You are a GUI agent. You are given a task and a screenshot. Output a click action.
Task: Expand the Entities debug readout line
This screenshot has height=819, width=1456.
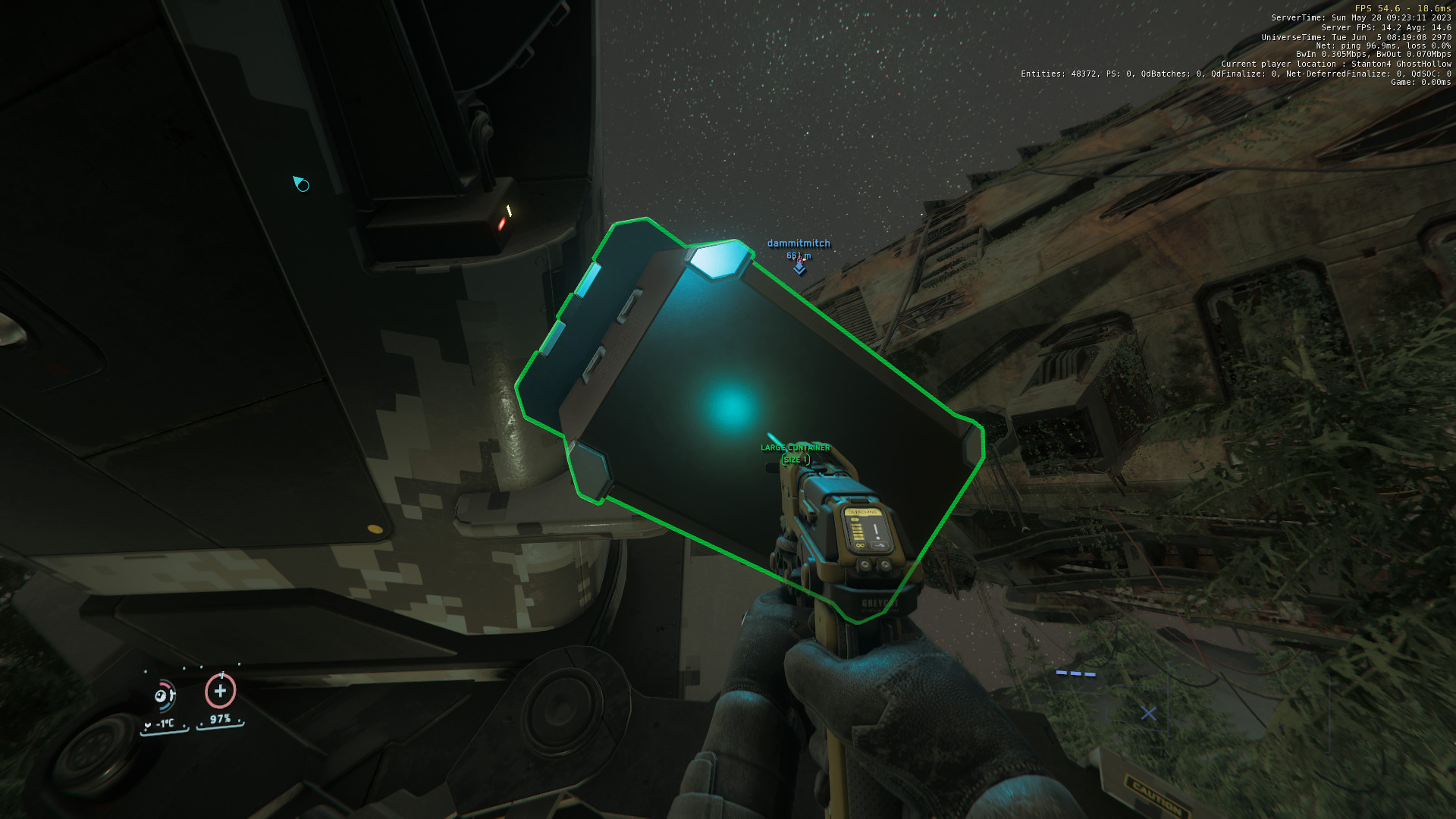coord(1236,74)
